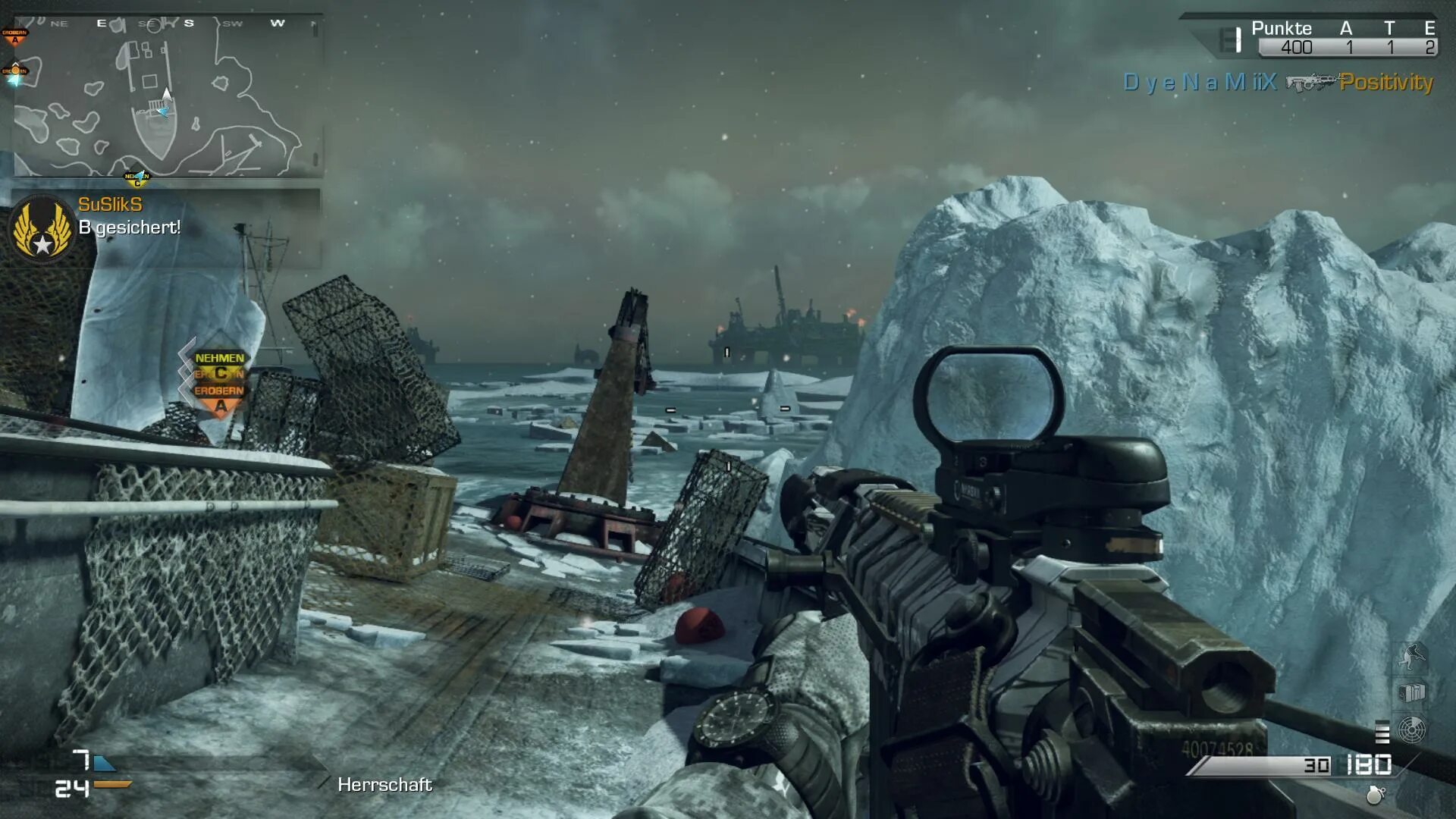Select the ammo crate killstreak icon
This screenshot has height=819, width=1456.
[1411, 692]
